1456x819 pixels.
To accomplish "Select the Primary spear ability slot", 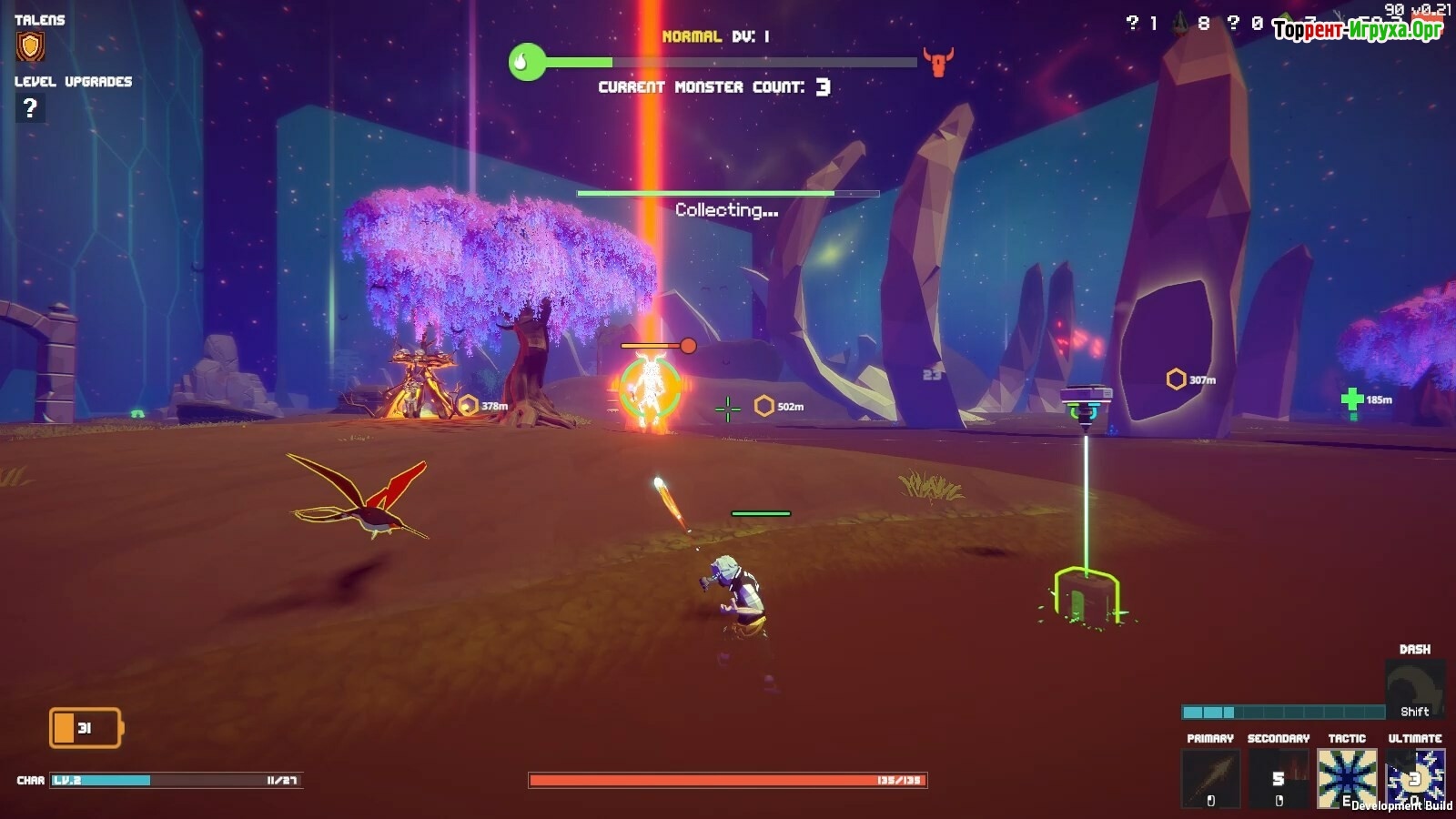I will [x=1210, y=779].
